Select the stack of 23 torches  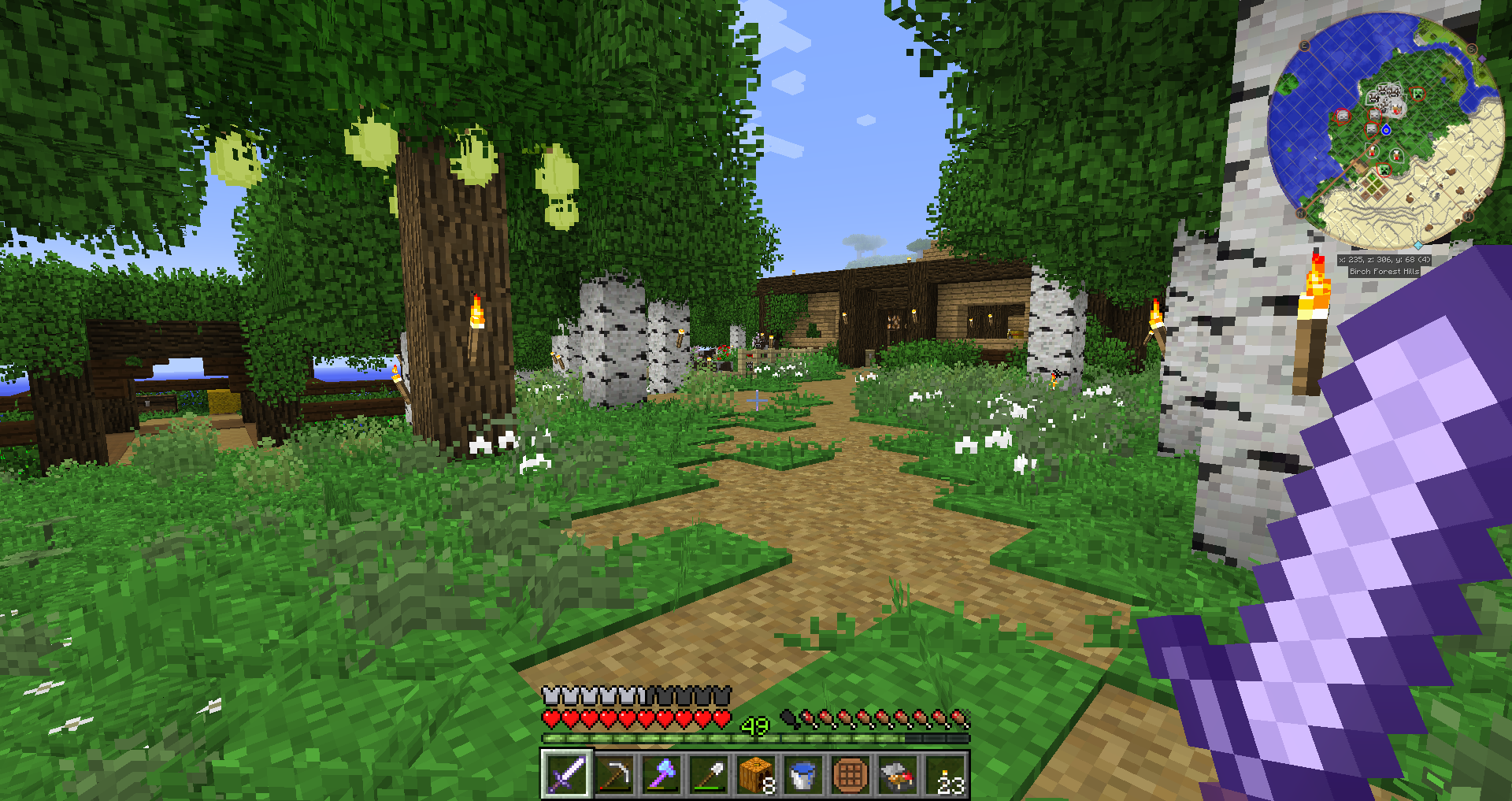click(946, 774)
